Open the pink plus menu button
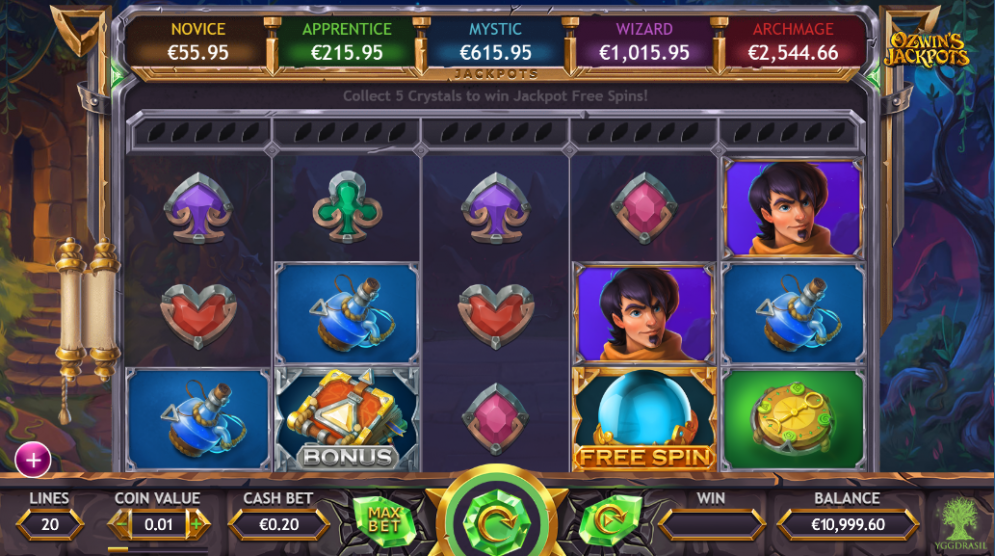 33,459
